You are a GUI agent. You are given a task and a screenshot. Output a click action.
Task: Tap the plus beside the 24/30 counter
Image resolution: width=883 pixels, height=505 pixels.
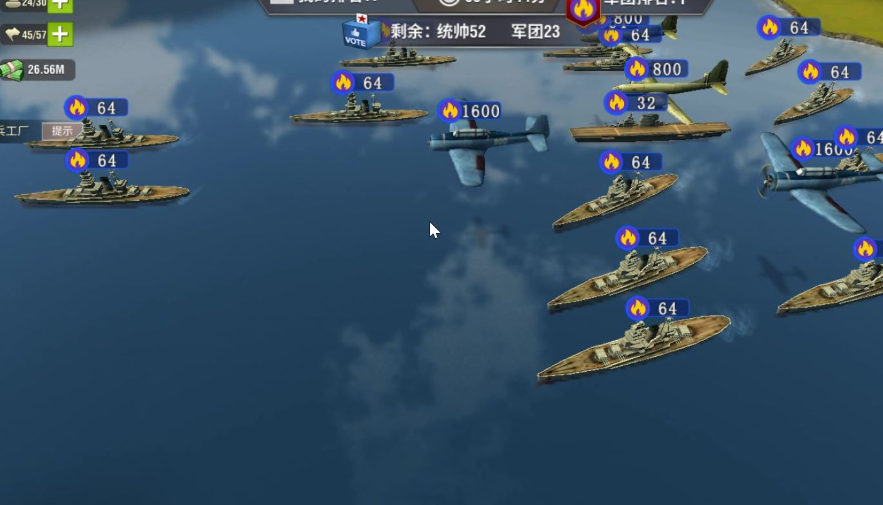[x=60, y=5]
